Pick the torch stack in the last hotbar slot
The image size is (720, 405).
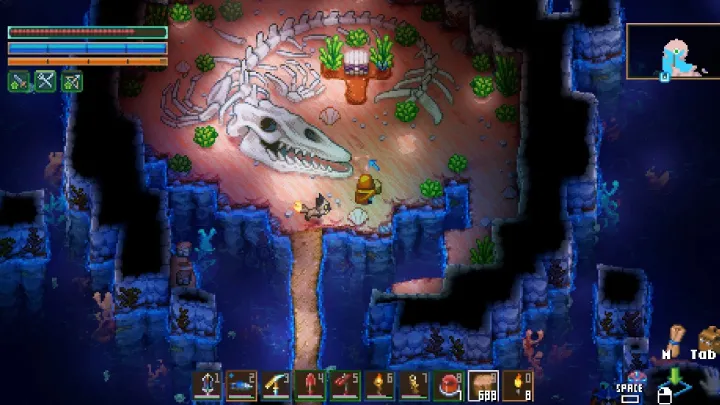pyautogui.click(x=517, y=385)
